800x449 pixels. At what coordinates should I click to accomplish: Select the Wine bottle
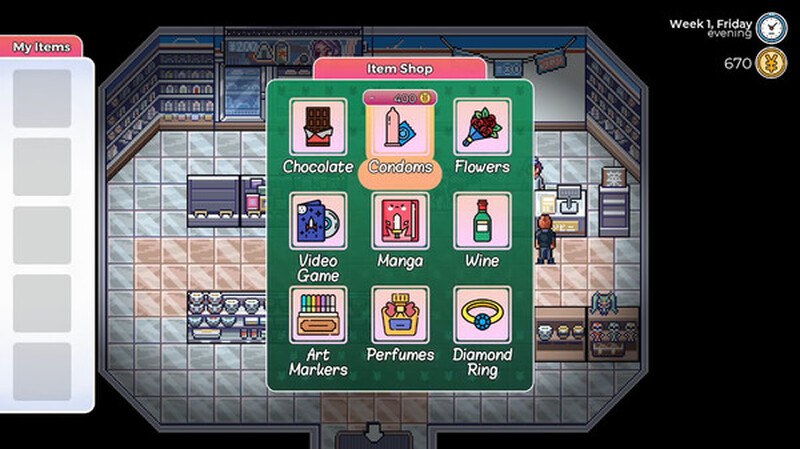tap(482, 221)
